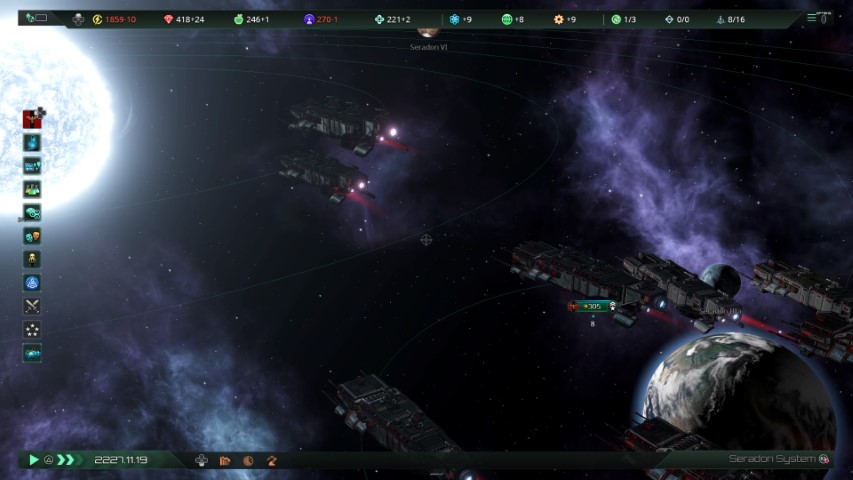Open the options menu in top-right corner
Screen dimensions: 853x480
point(820,18)
